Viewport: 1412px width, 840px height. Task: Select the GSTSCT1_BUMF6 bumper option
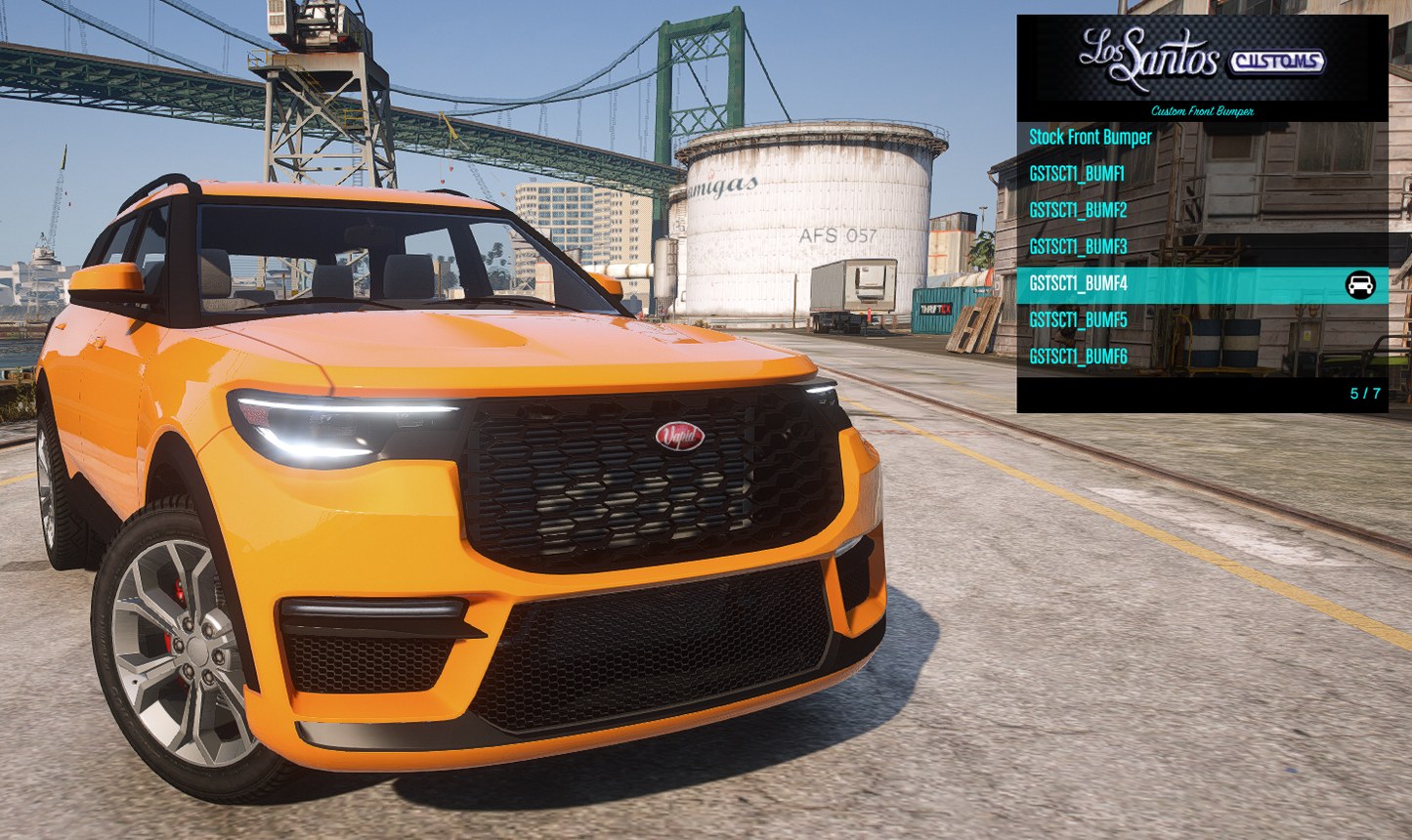pyautogui.click(x=1078, y=357)
